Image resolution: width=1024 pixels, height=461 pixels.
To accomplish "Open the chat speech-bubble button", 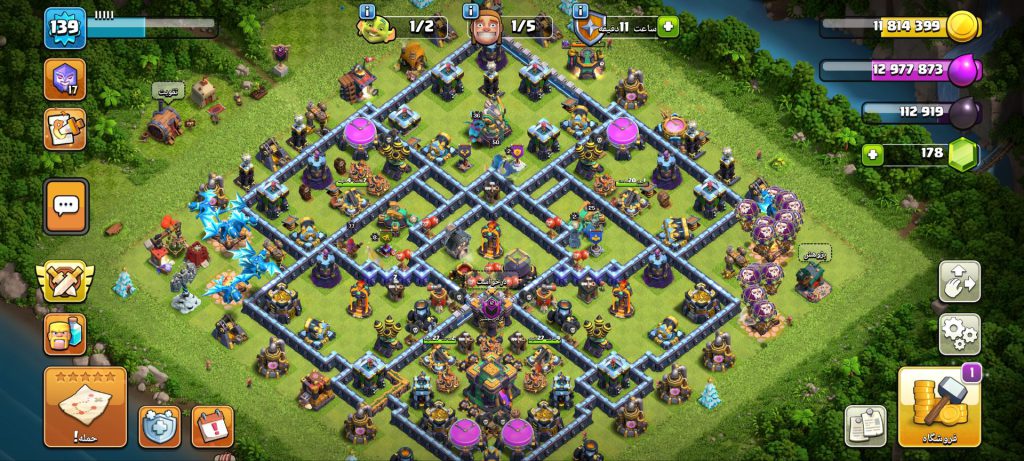I will (66, 207).
